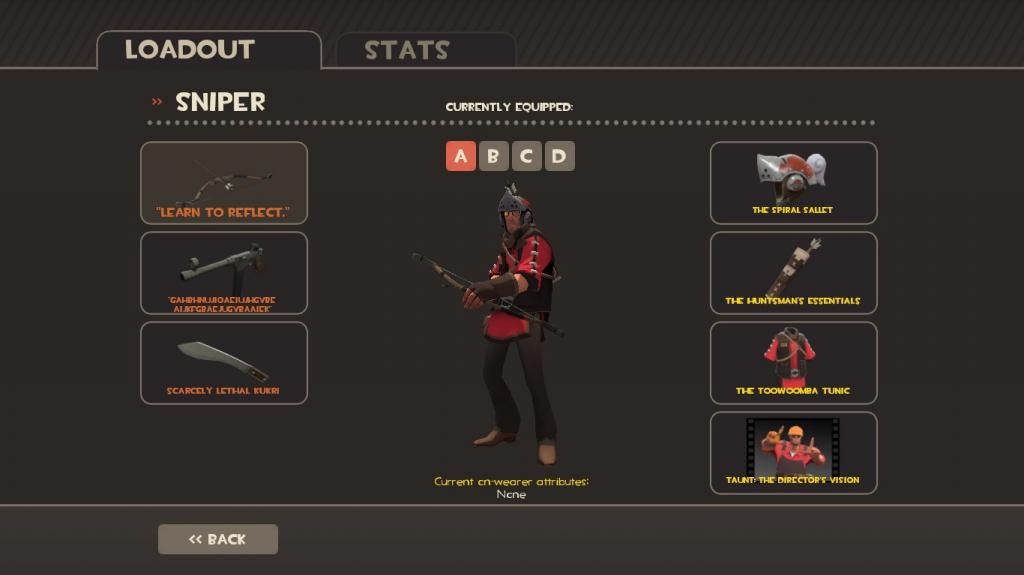The width and height of the screenshot is (1024, 575).
Task: Open the Director's Vision taunt slot
Action: [793, 453]
